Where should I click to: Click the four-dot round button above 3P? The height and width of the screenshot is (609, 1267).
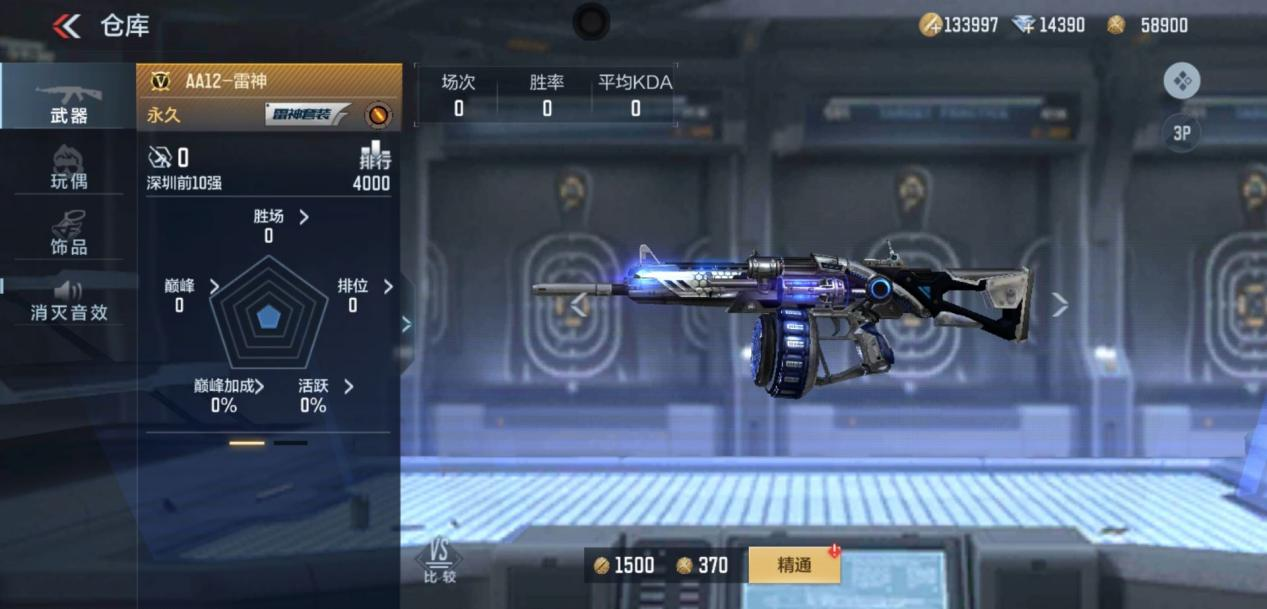coord(1182,81)
